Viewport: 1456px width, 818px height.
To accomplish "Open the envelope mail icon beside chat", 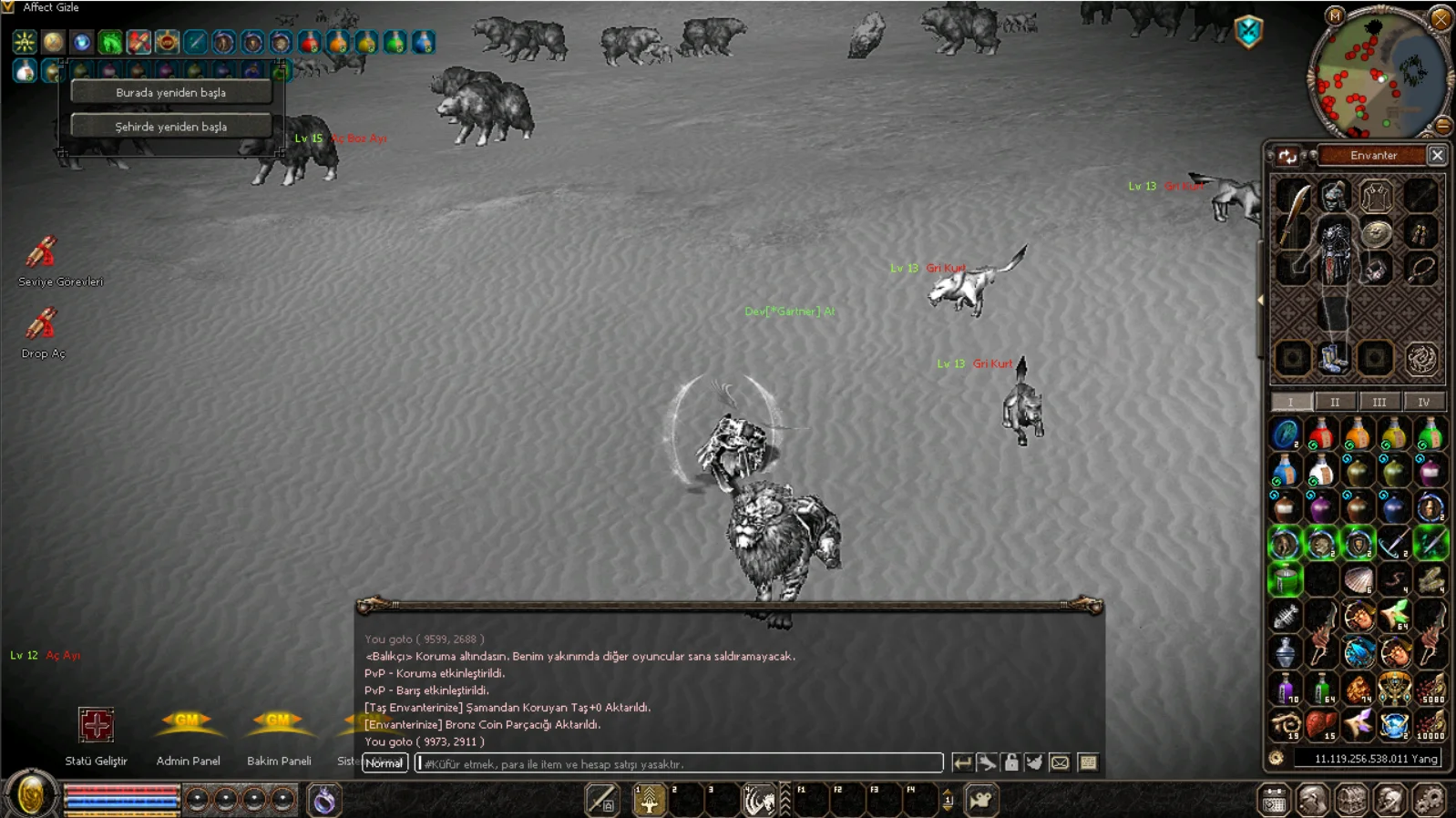I will coord(1060,763).
